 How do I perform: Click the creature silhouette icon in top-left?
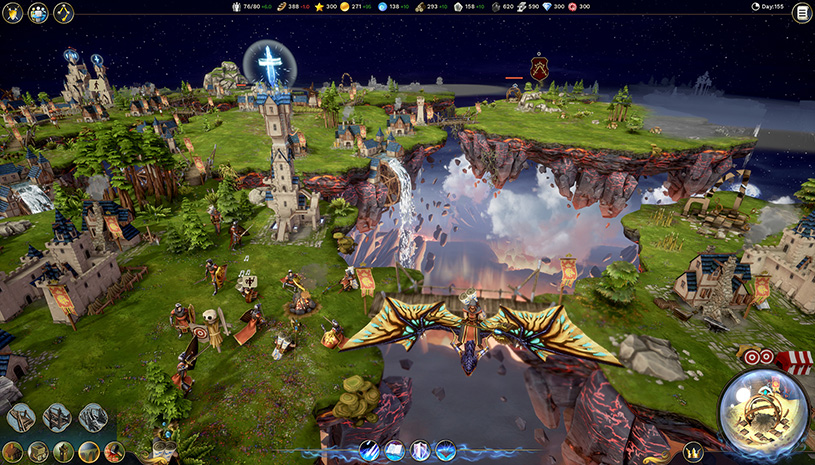coord(12,13)
